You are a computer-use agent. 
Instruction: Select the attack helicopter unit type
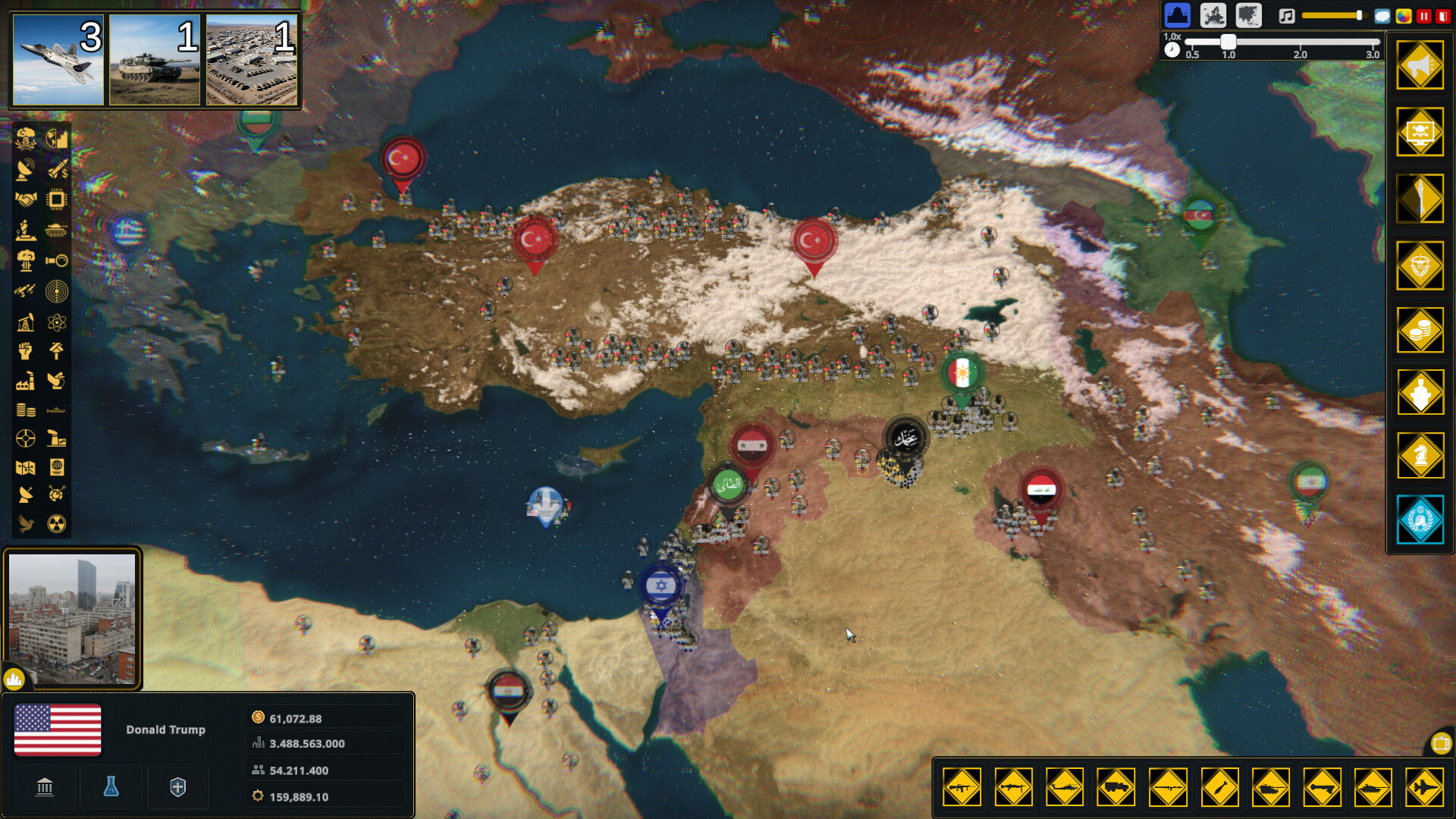pos(1065,787)
